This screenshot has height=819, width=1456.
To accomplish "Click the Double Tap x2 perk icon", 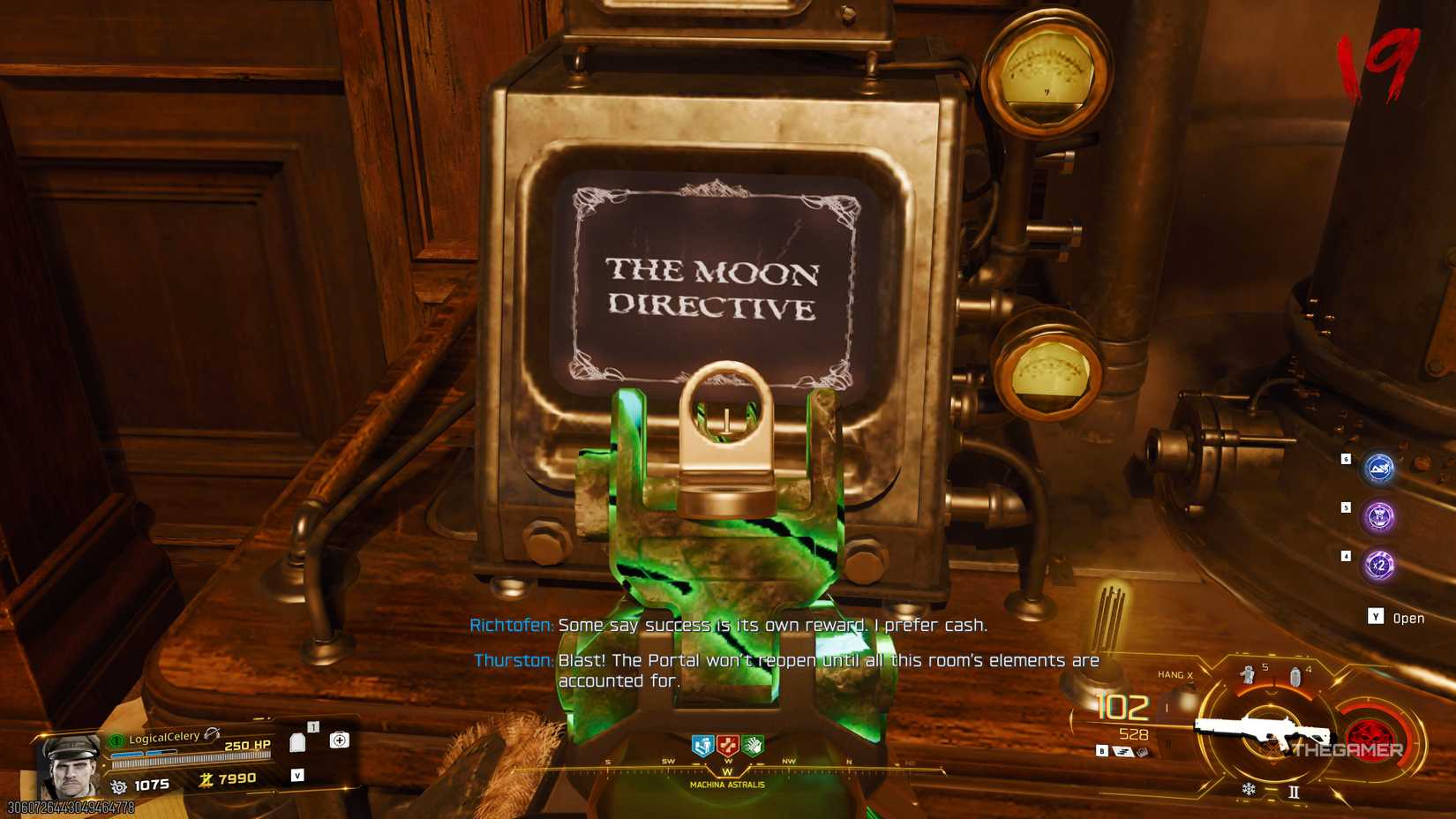I will coord(1378,562).
